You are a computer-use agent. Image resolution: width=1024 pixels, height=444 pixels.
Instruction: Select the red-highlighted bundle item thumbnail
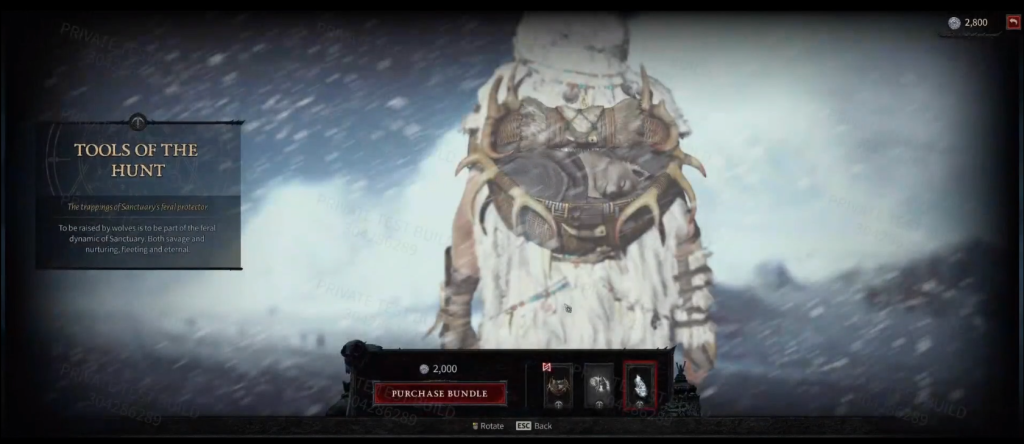click(640, 386)
